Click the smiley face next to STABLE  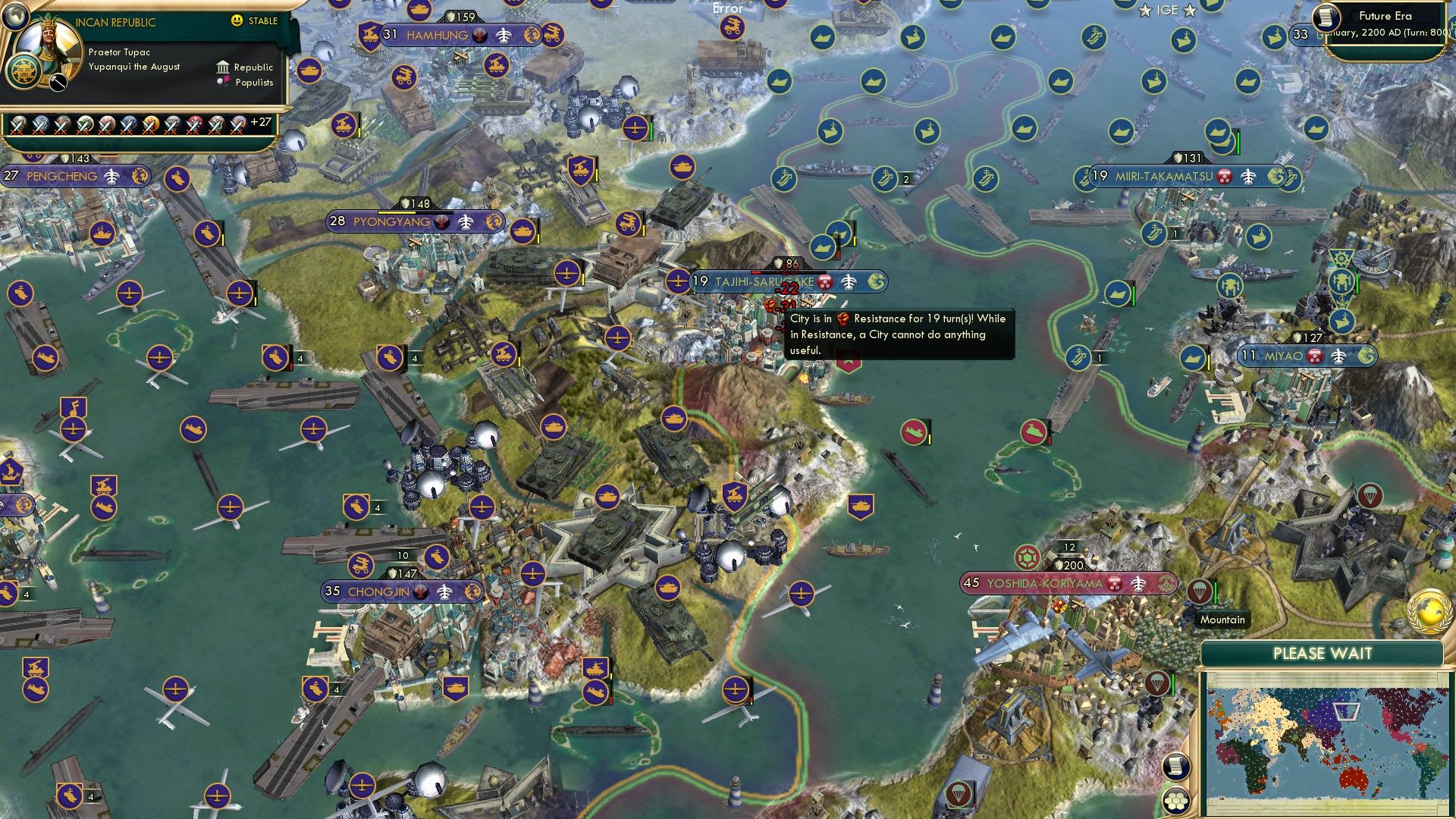pyautogui.click(x=237, y=20)
